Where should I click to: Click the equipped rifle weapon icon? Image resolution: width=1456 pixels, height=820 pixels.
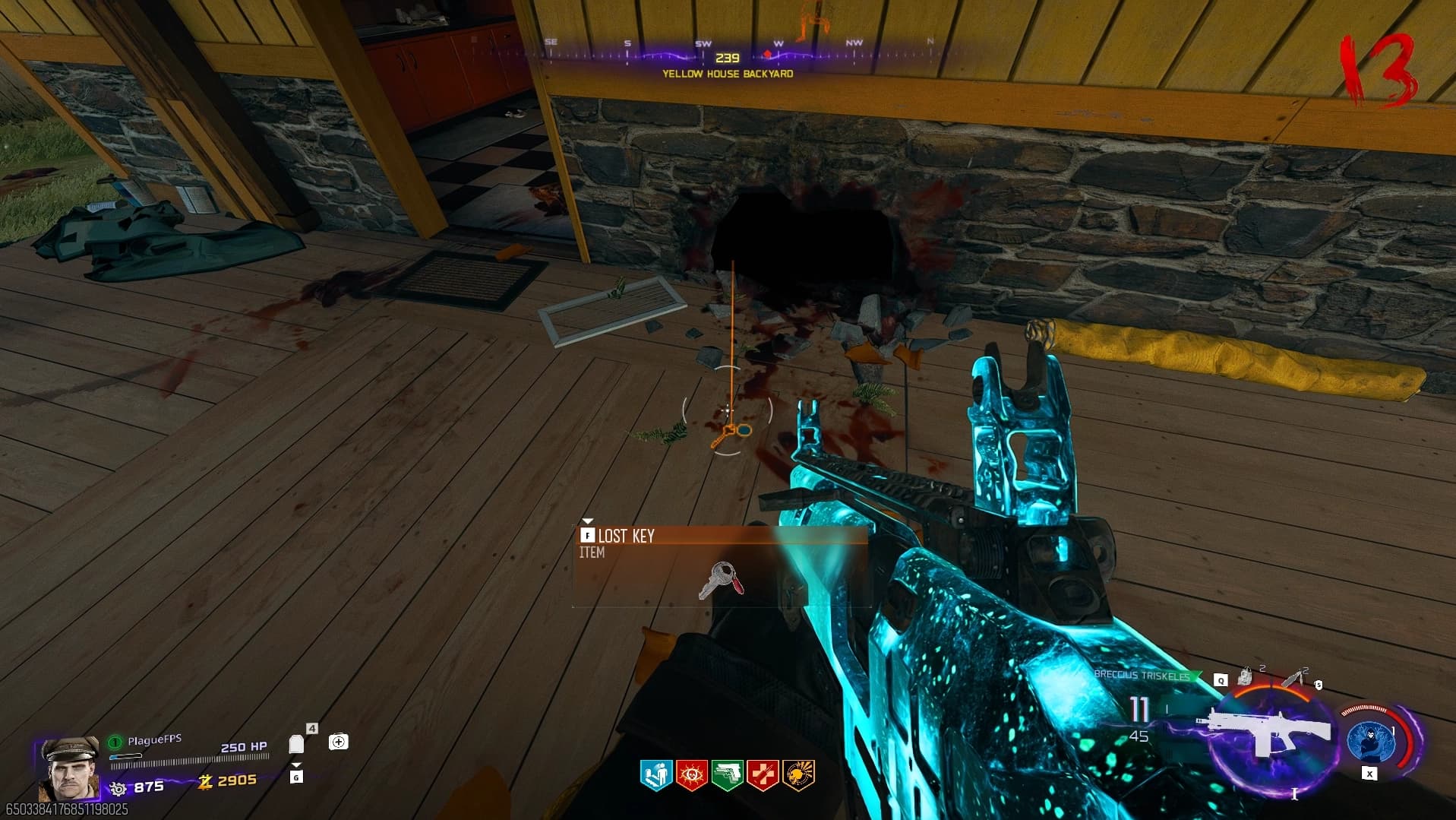1265,731
